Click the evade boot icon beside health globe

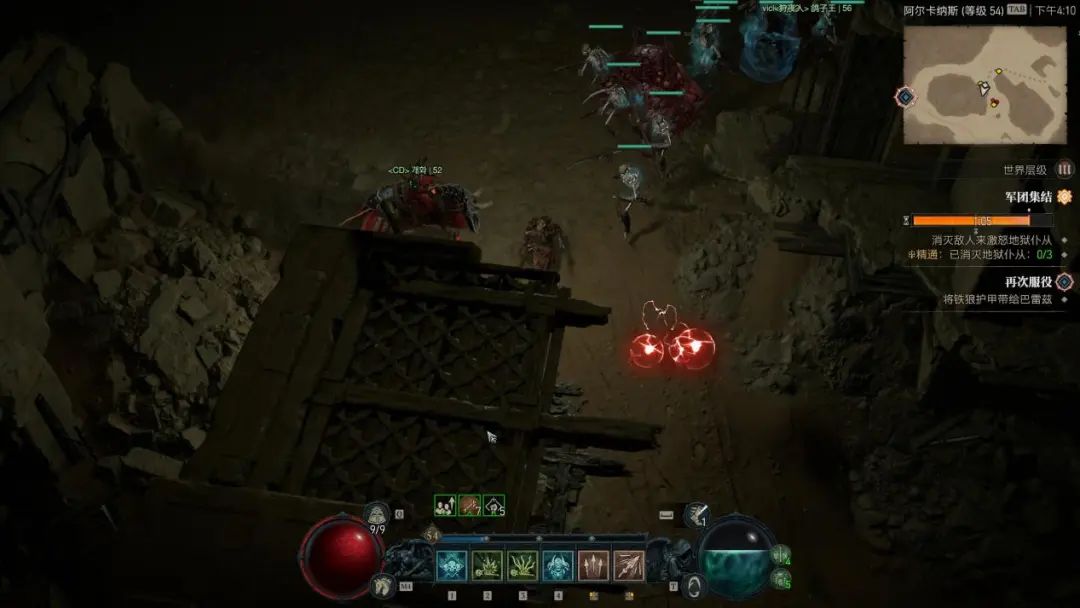[x=380, y=586]
